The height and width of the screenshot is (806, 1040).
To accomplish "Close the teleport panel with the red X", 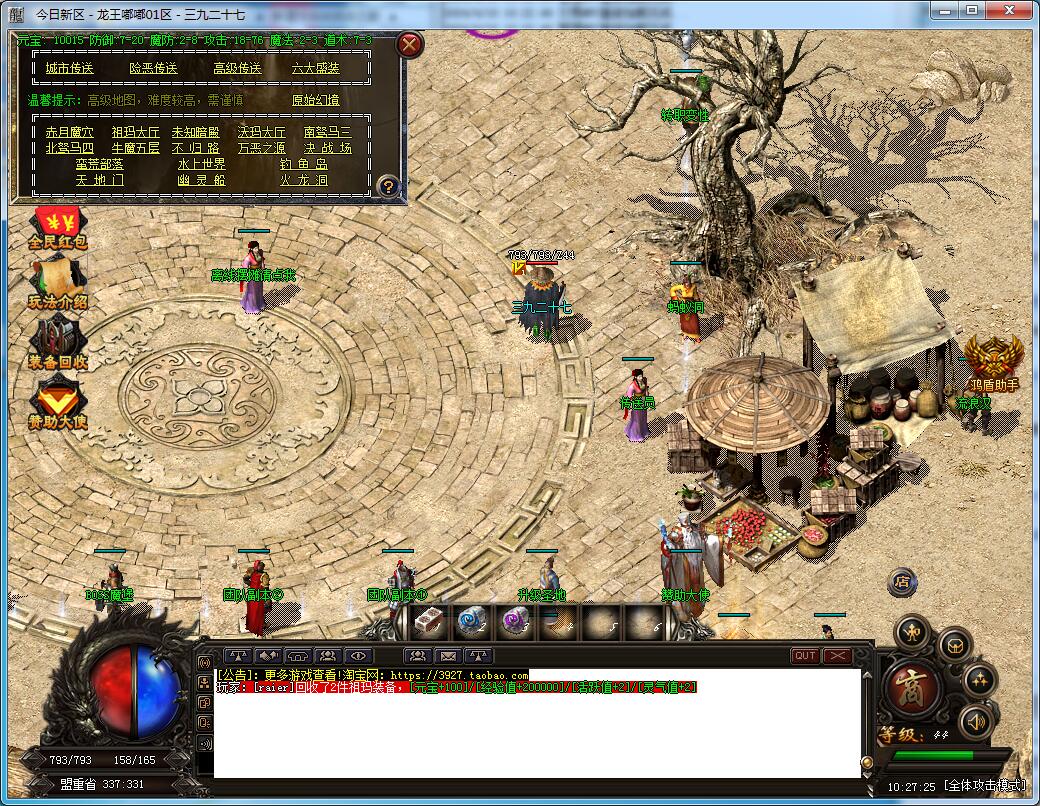I will 410,44.
